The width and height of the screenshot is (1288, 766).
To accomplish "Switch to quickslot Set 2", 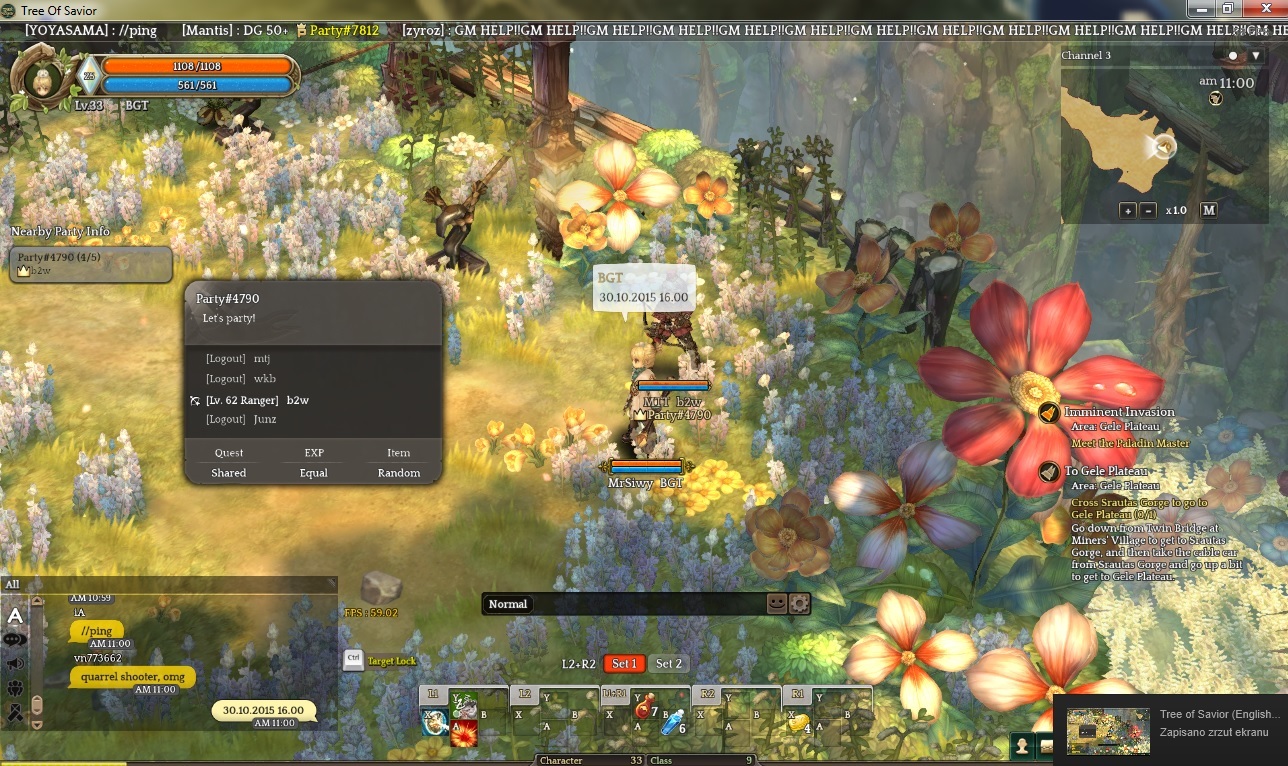I will (668, 663).
